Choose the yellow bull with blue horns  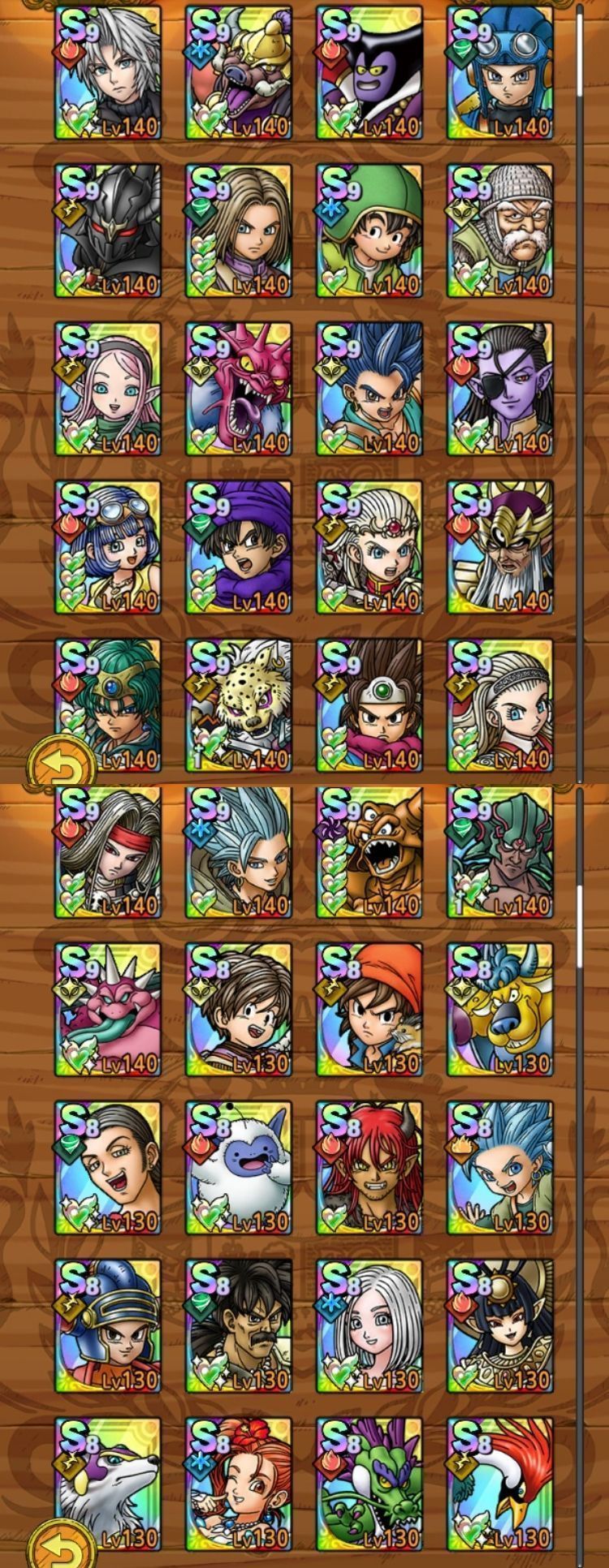point(500,1010)
